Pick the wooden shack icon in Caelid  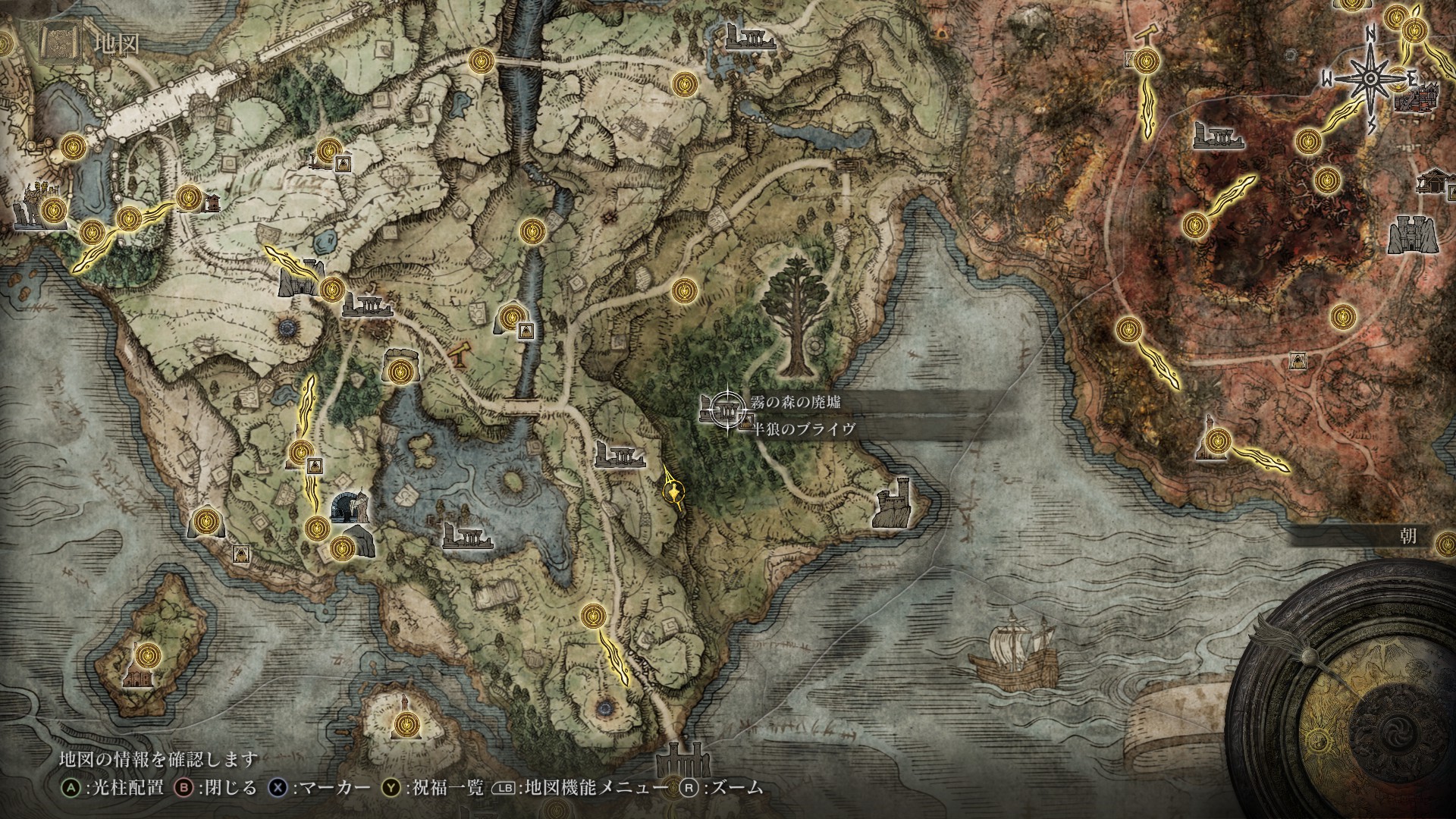coord(1433,180)
